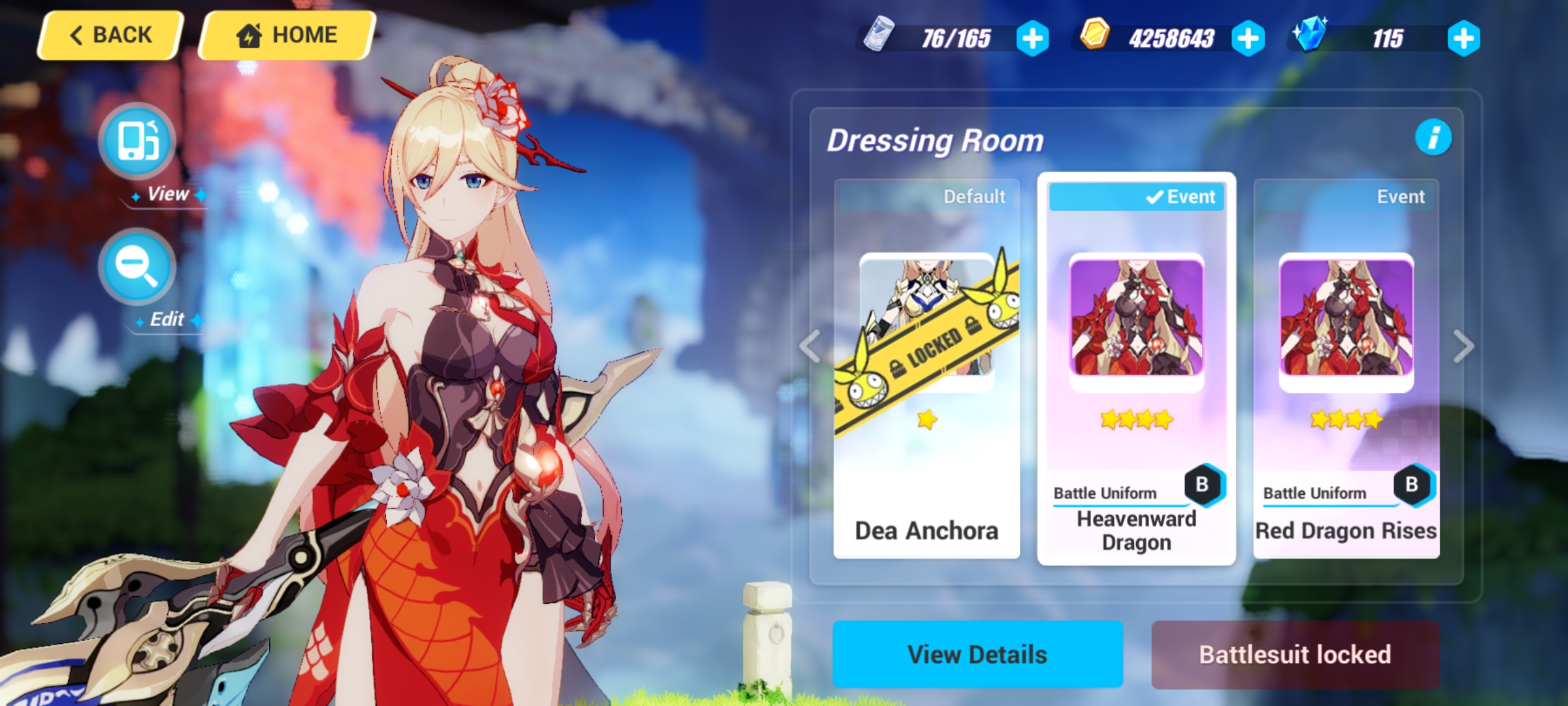
Task: Click the Battlesuit locked button
Action: (1296, 653)
